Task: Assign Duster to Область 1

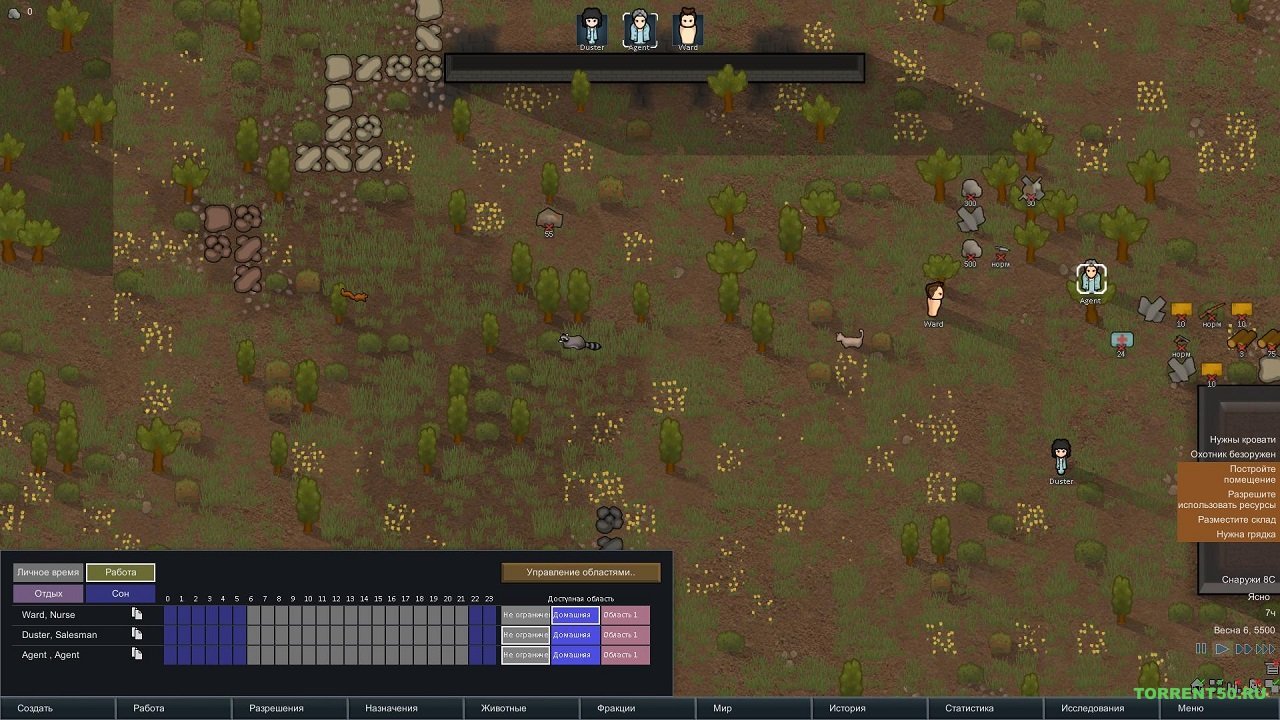Action: point(627,634)
